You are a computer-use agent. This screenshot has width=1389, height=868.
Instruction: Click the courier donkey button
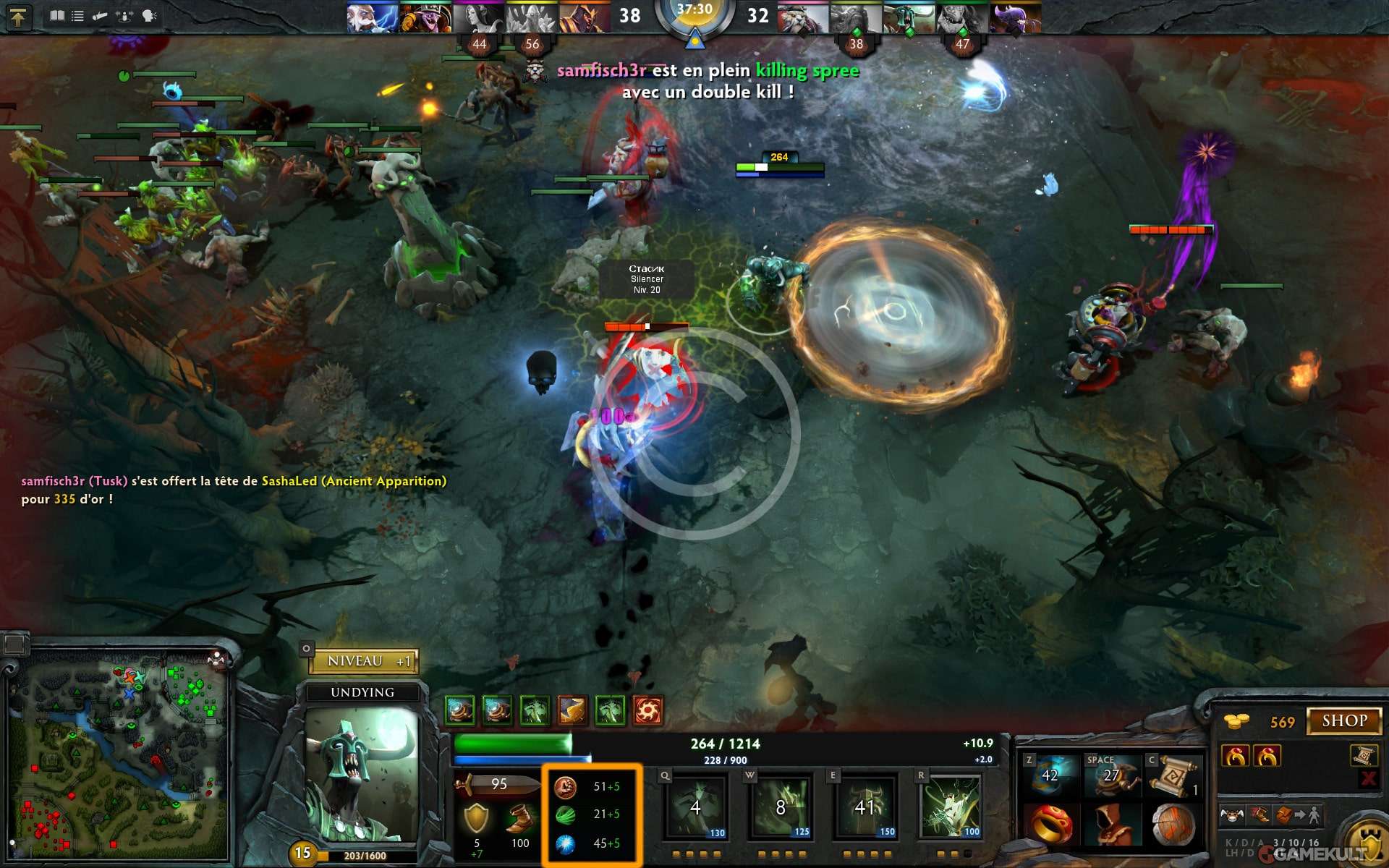(1232, 815)
